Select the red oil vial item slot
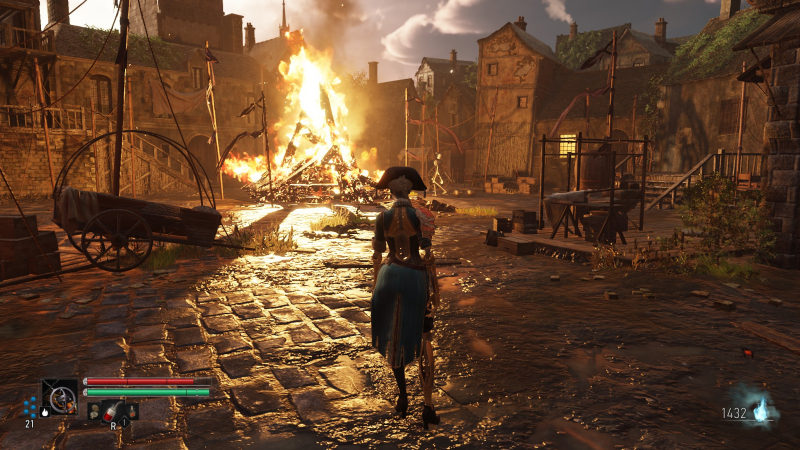Screen dimensions: 800x450 coord(112,410)
